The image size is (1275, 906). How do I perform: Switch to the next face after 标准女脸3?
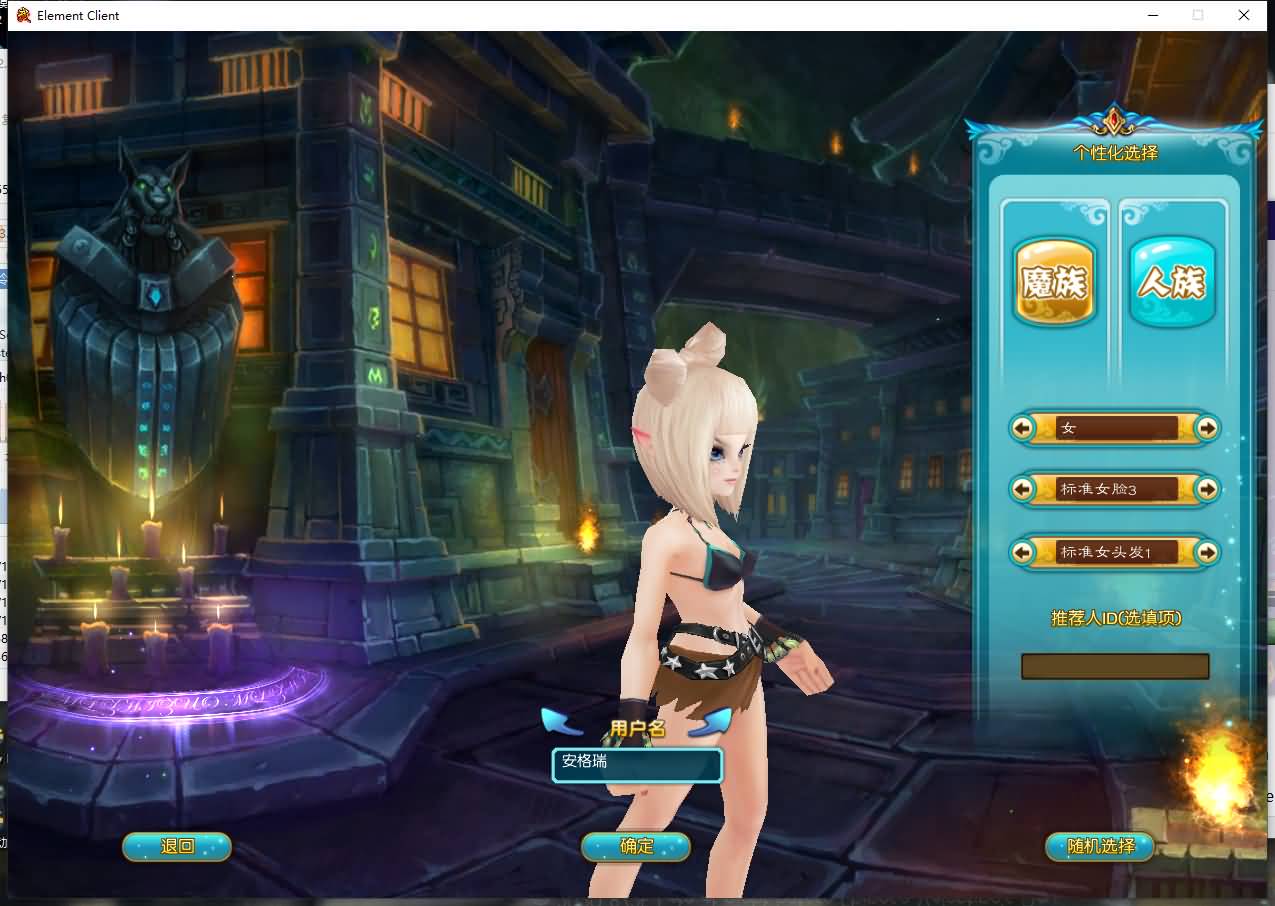pos(1207,489)
